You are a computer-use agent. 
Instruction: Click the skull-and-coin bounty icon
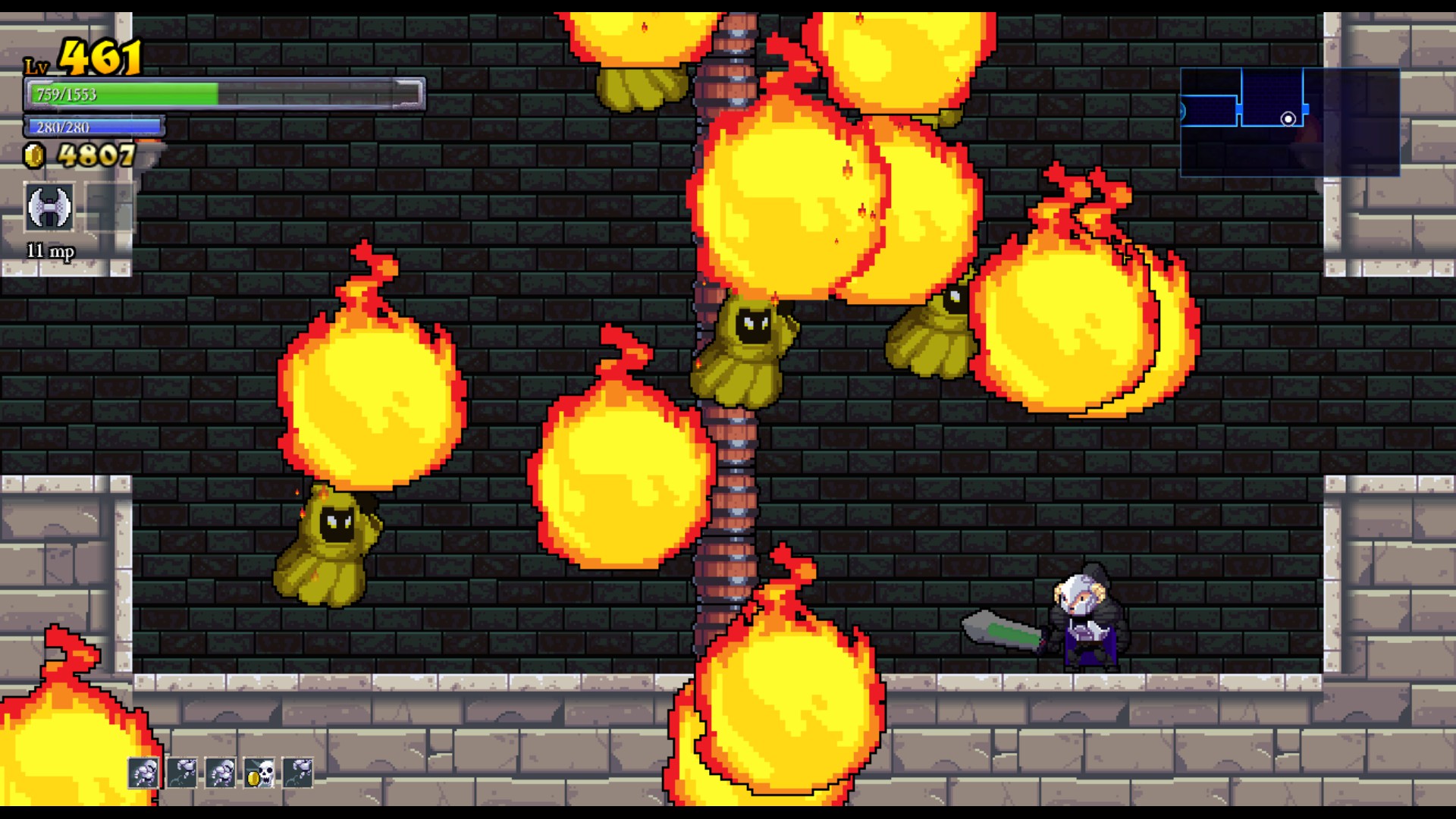[260, 772]
